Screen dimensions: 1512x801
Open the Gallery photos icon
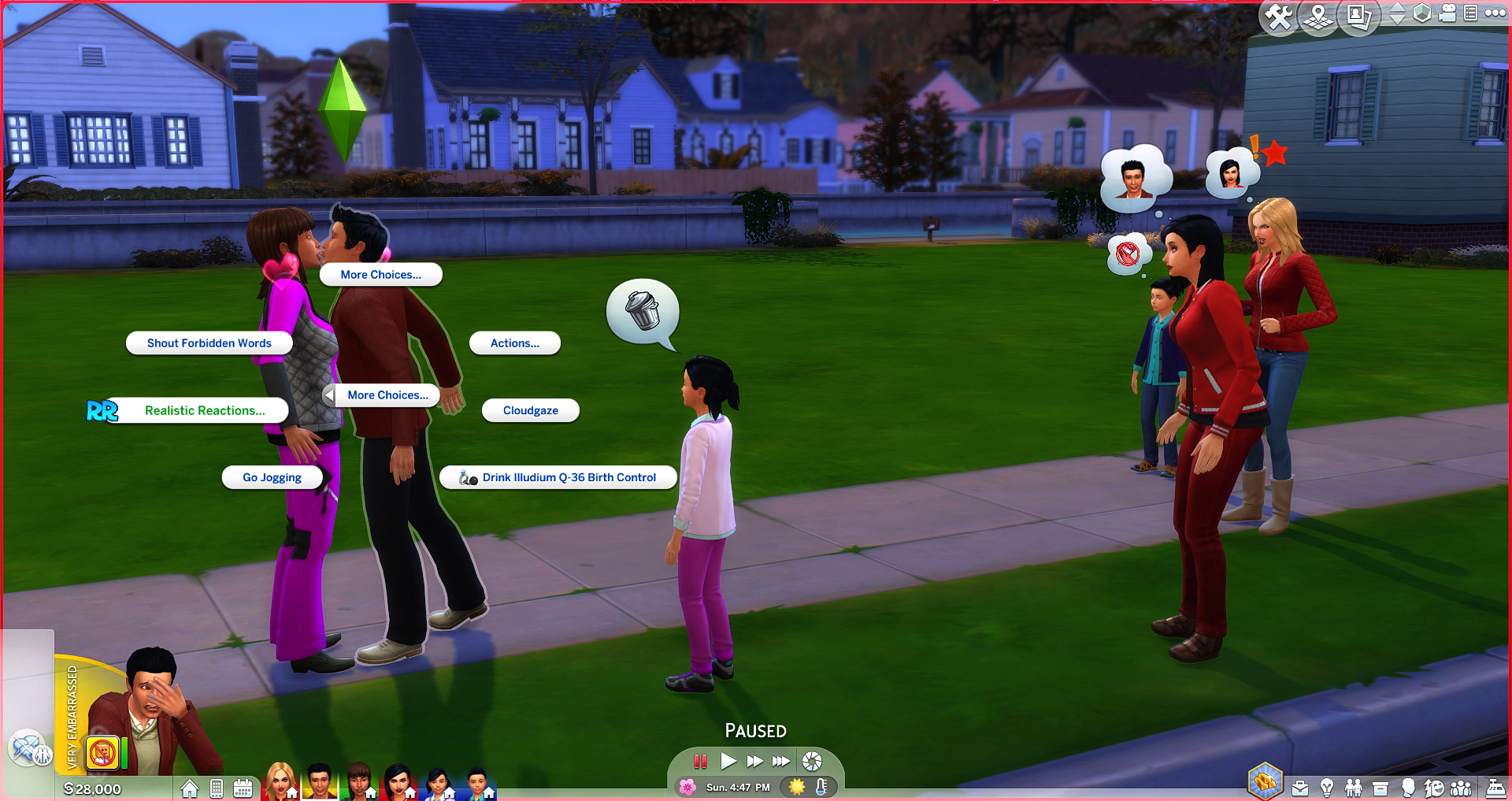(1358, 17)
